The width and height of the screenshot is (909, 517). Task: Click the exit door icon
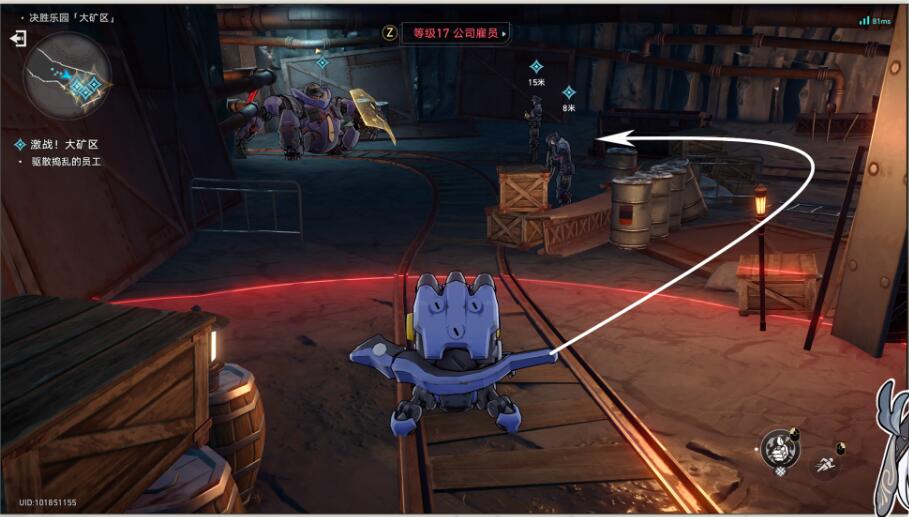(18, 38)
